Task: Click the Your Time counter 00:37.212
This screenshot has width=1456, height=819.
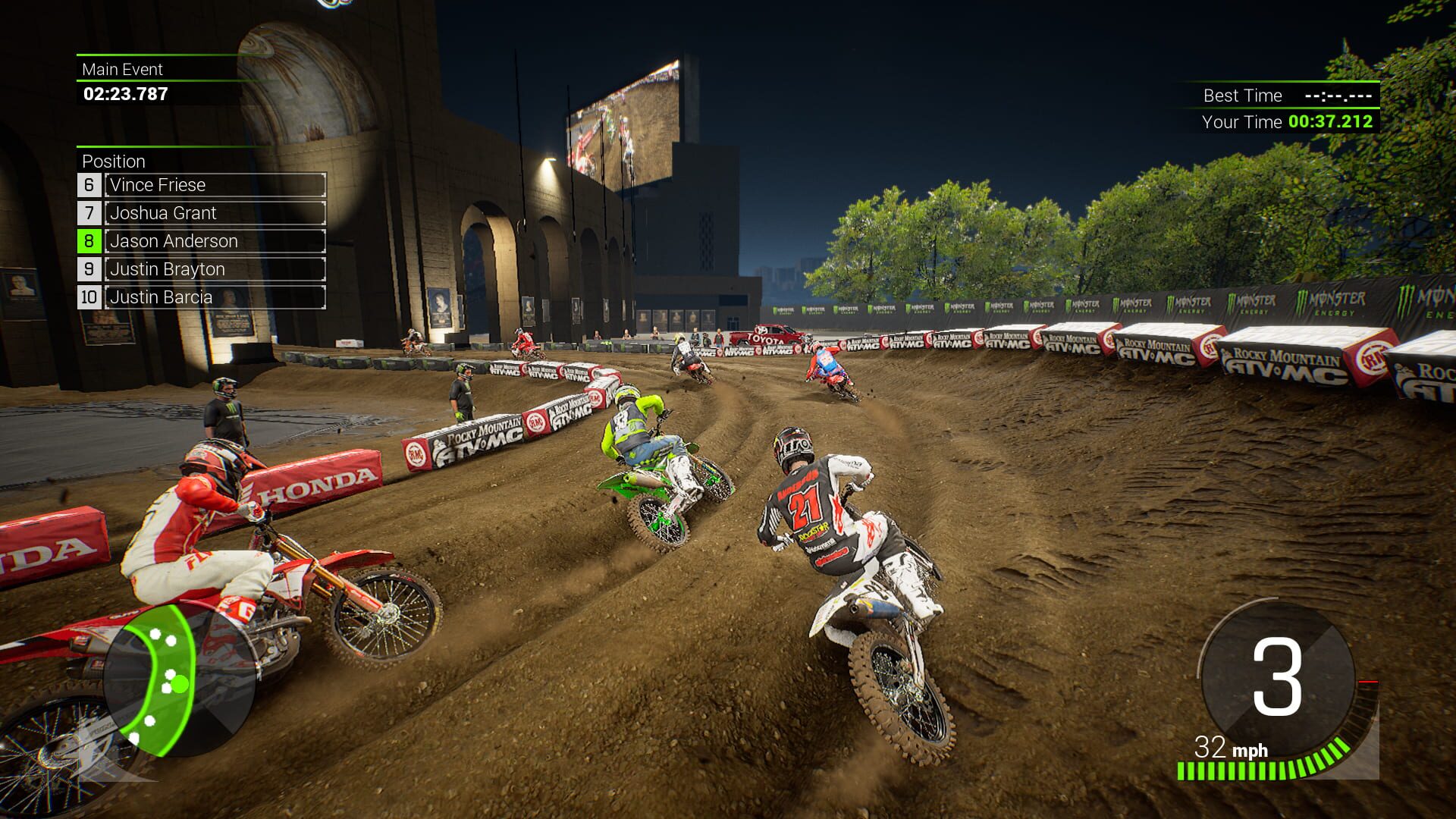Action: coord(1331,120)
